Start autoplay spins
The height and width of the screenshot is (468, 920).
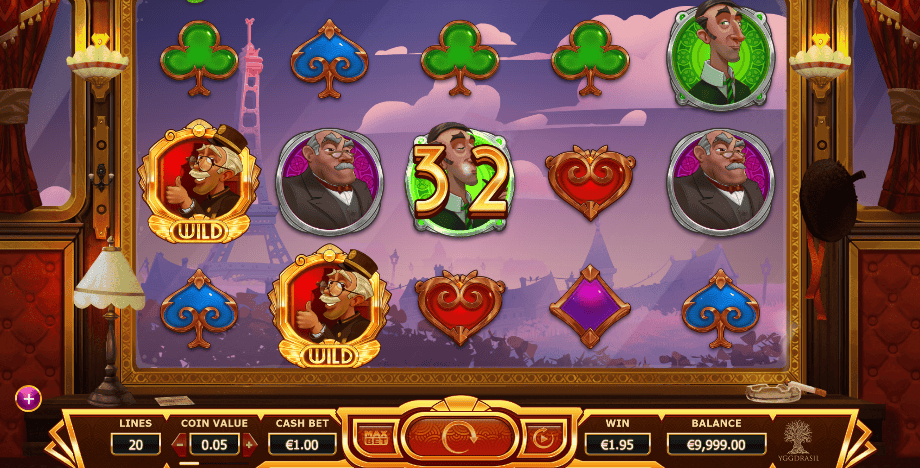click(x=543, y=437)
